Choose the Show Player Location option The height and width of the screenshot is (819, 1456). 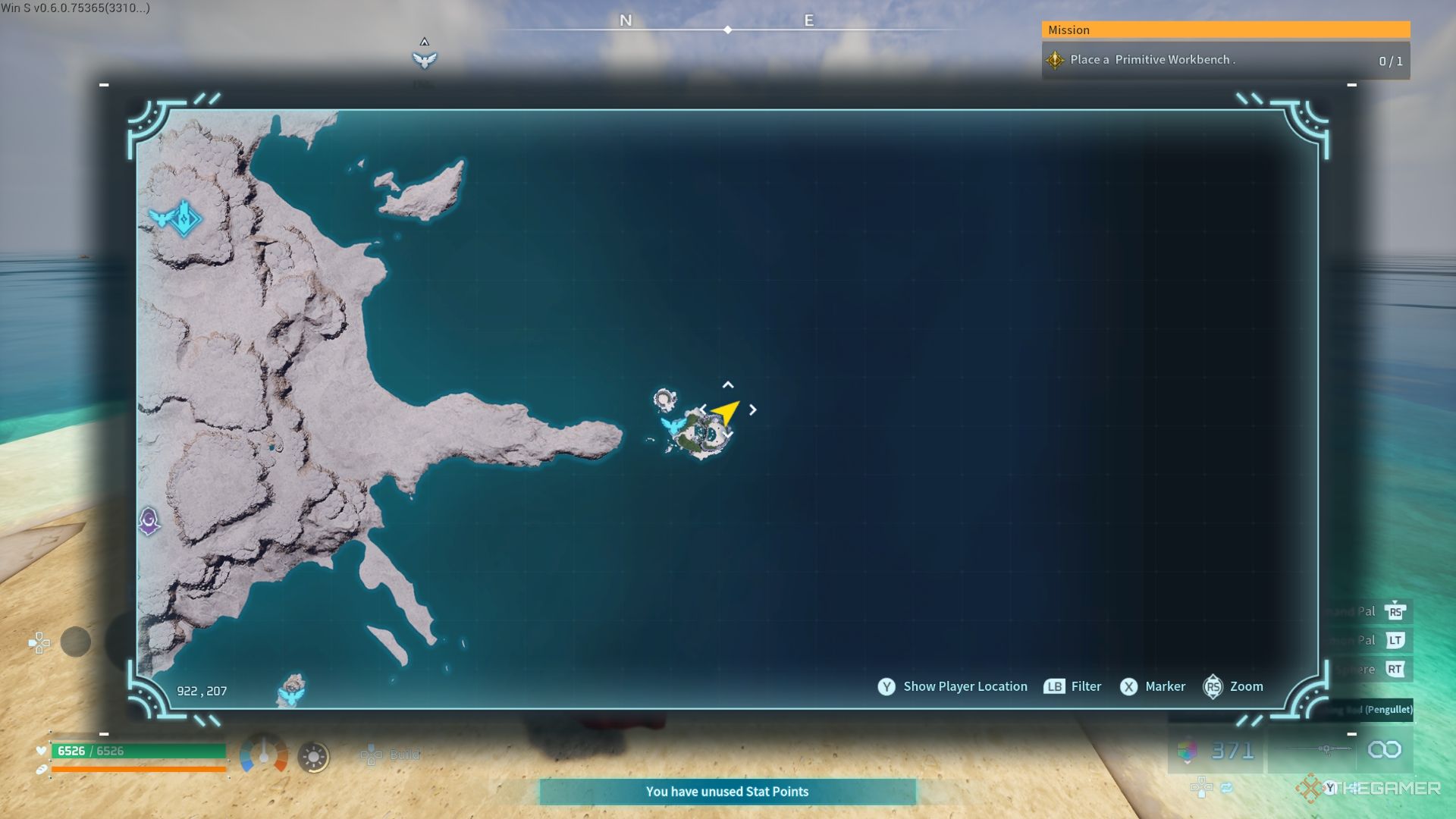pos(965,686)
